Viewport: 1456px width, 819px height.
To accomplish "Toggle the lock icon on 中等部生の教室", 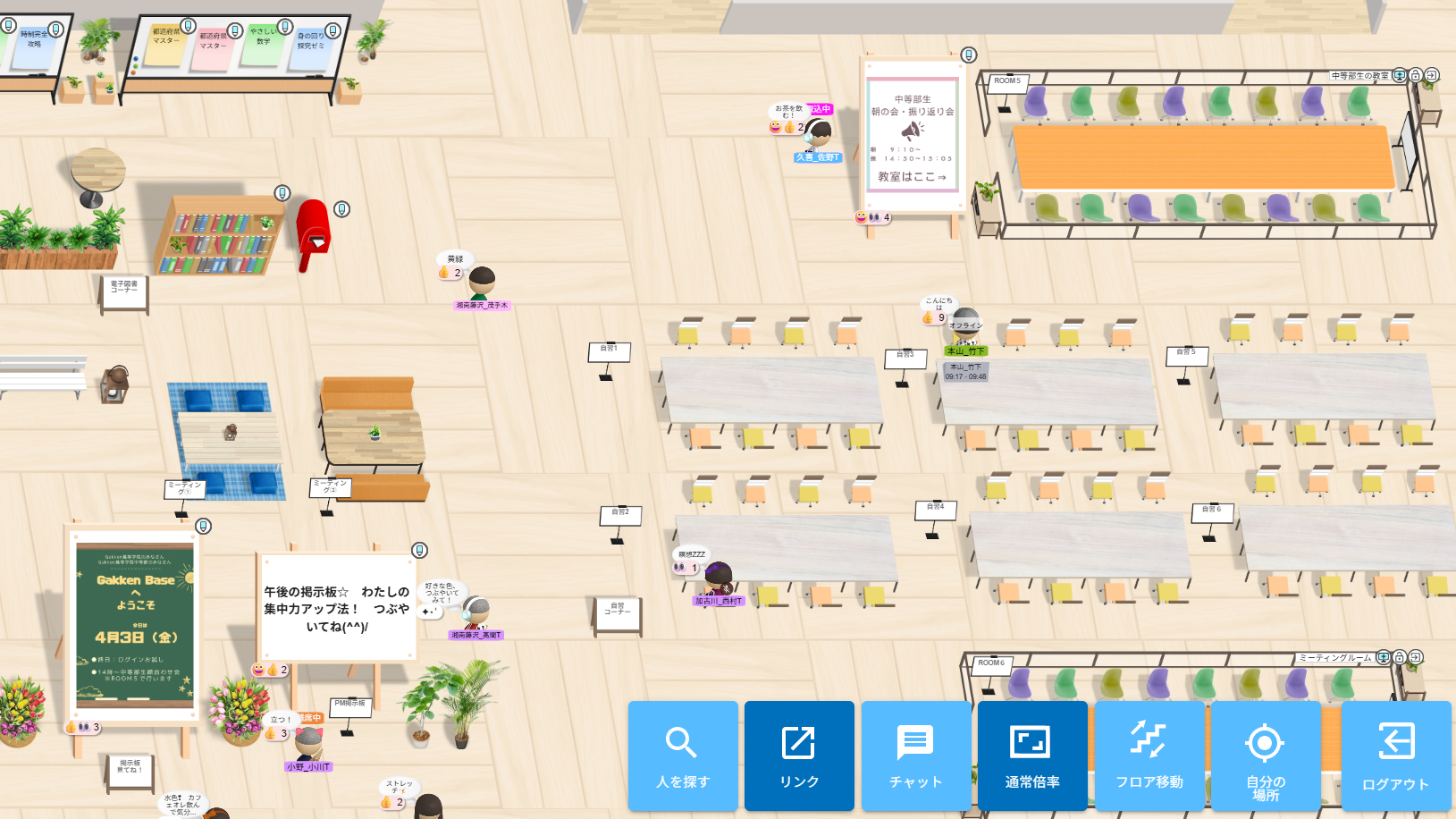I will point(1416,75).
